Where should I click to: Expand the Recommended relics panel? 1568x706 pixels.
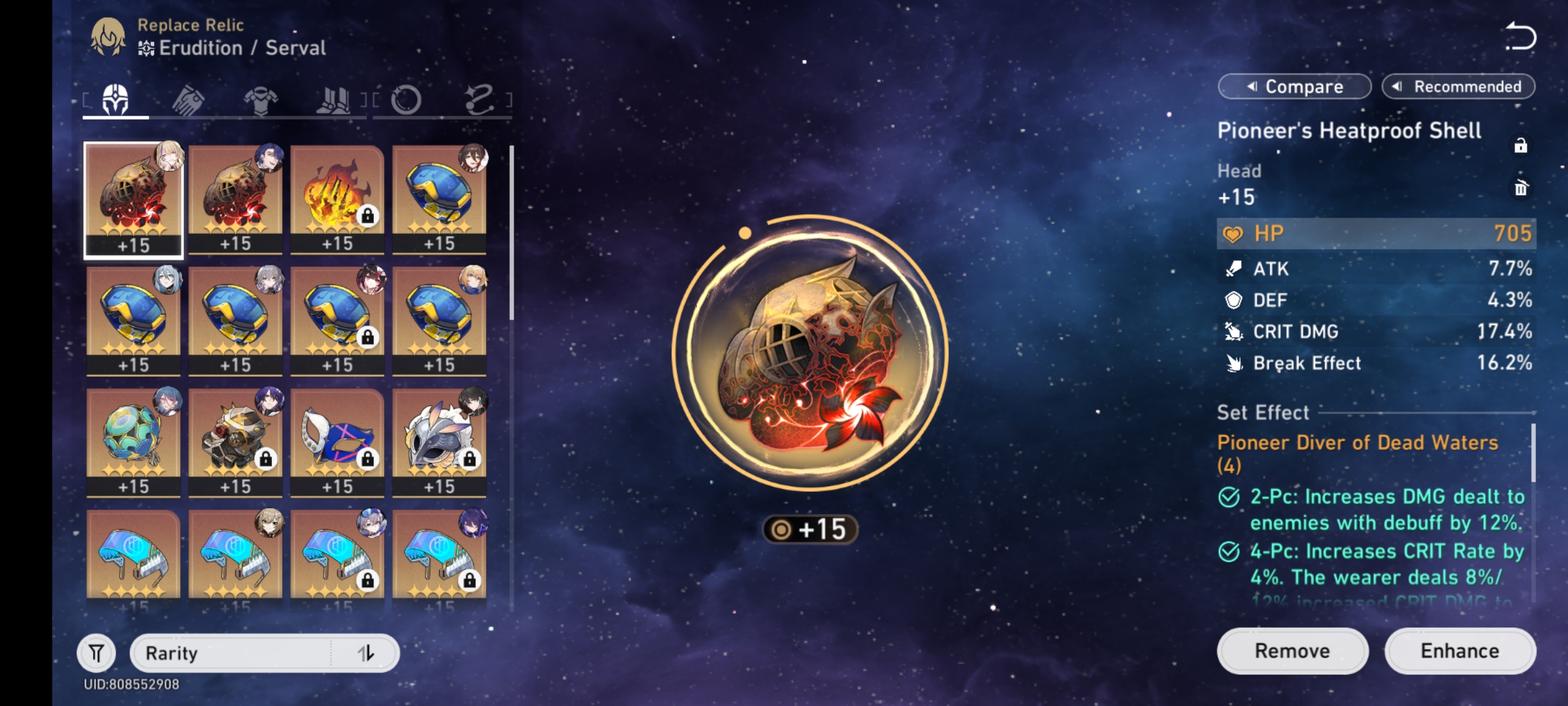point(1459,86)
